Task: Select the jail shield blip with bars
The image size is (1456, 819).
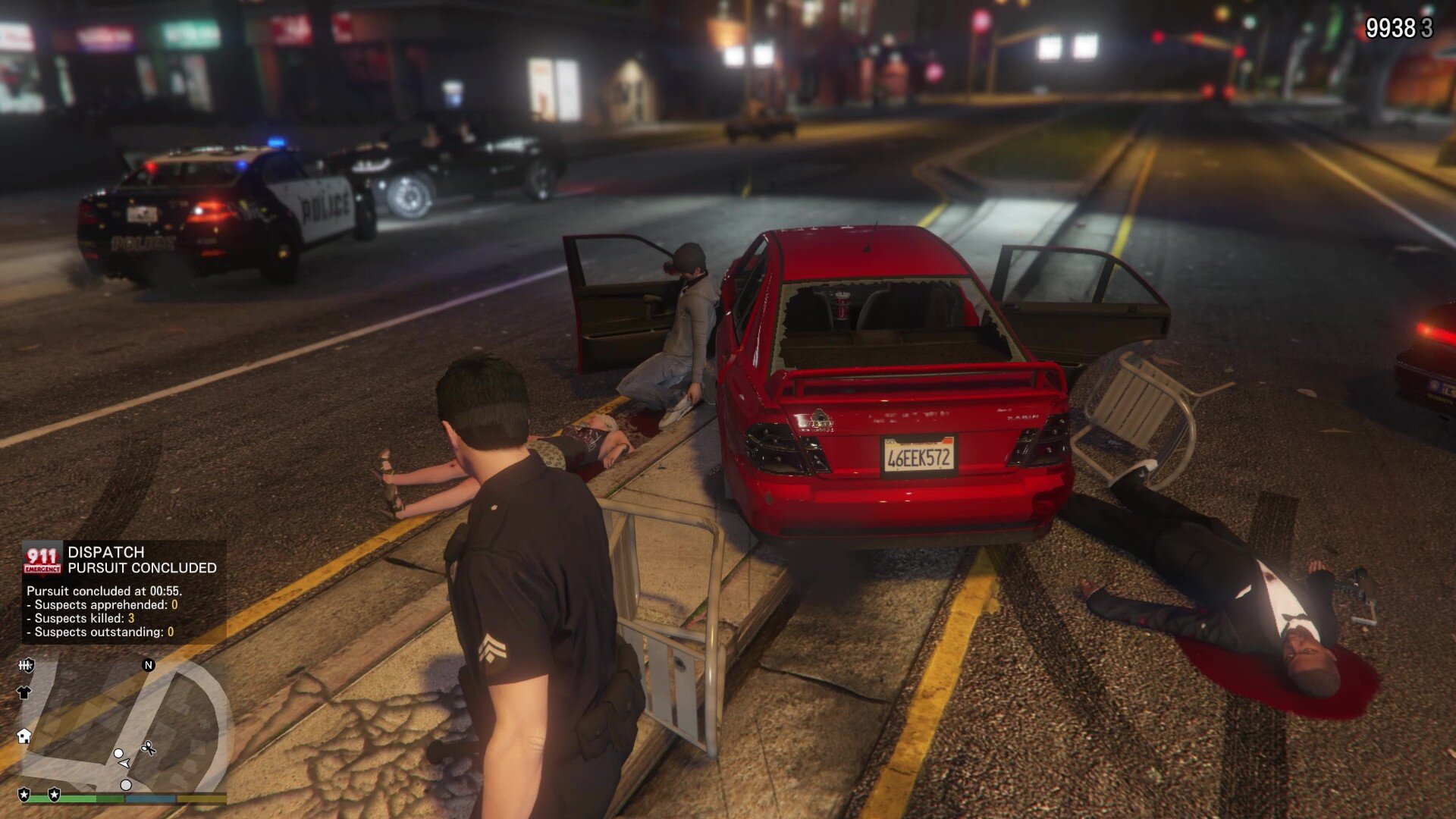Action: coord(27,666)
